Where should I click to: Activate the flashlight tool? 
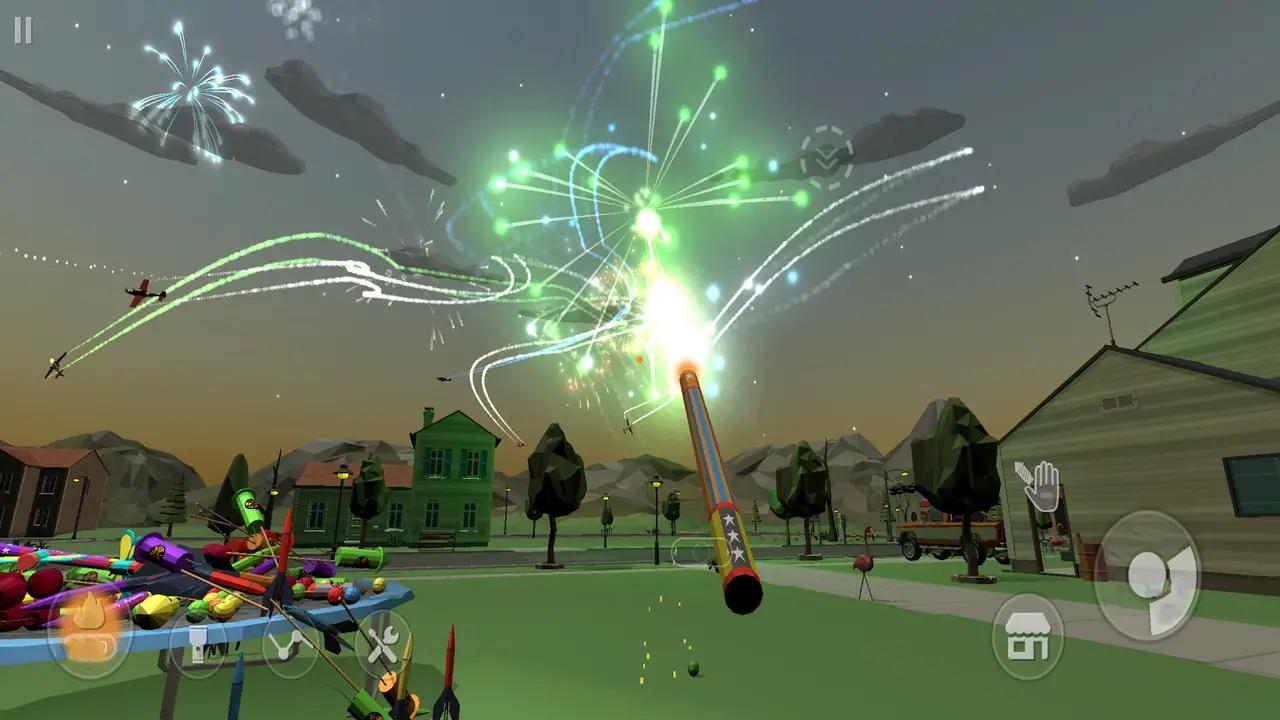point(197,643)
